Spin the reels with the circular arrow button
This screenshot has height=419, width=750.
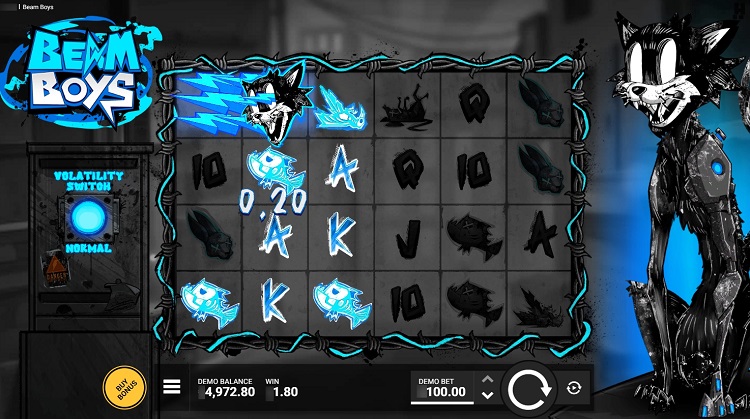tap(528, 388)
